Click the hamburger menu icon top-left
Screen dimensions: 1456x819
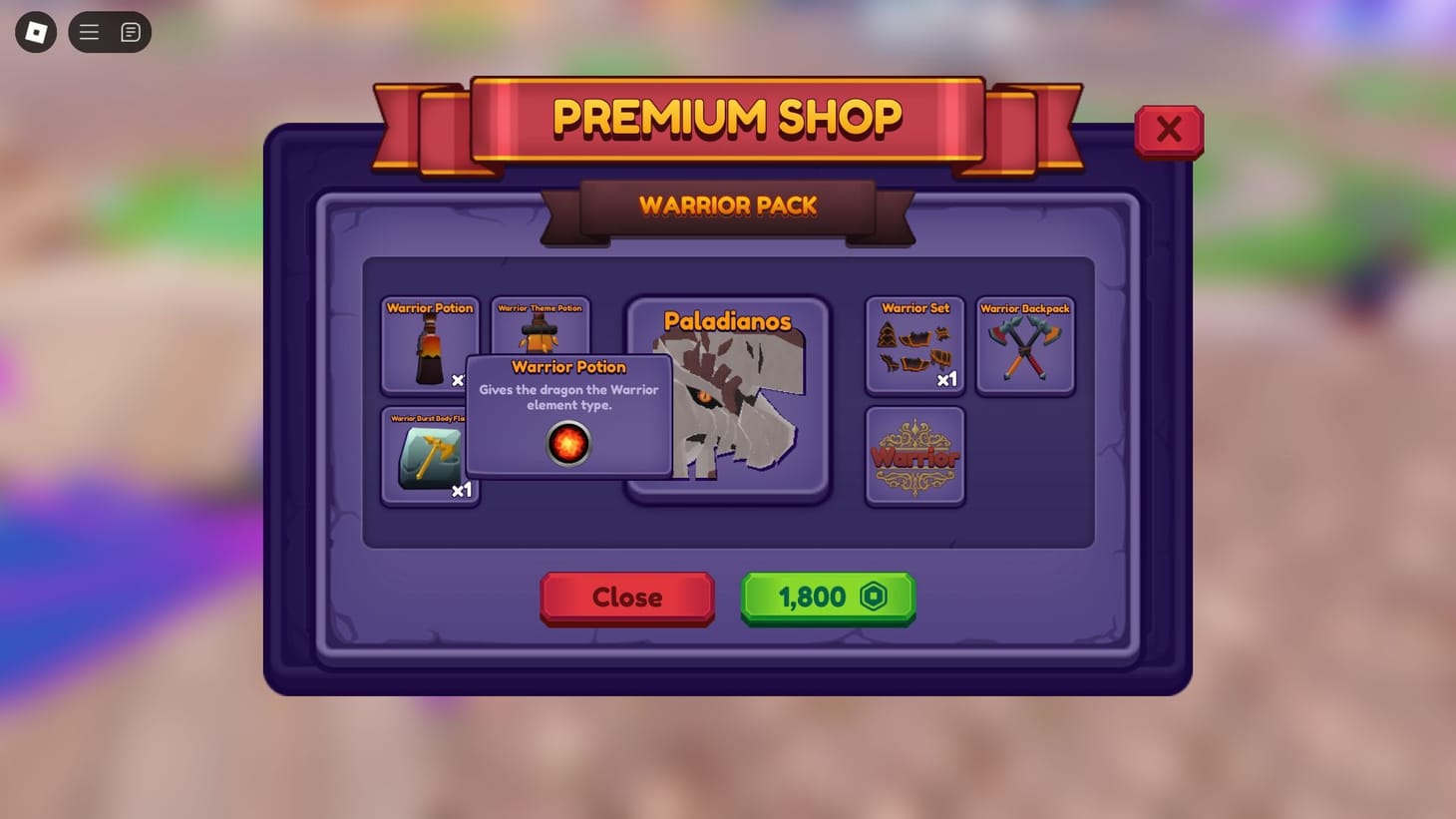click(x=89, y=31)
